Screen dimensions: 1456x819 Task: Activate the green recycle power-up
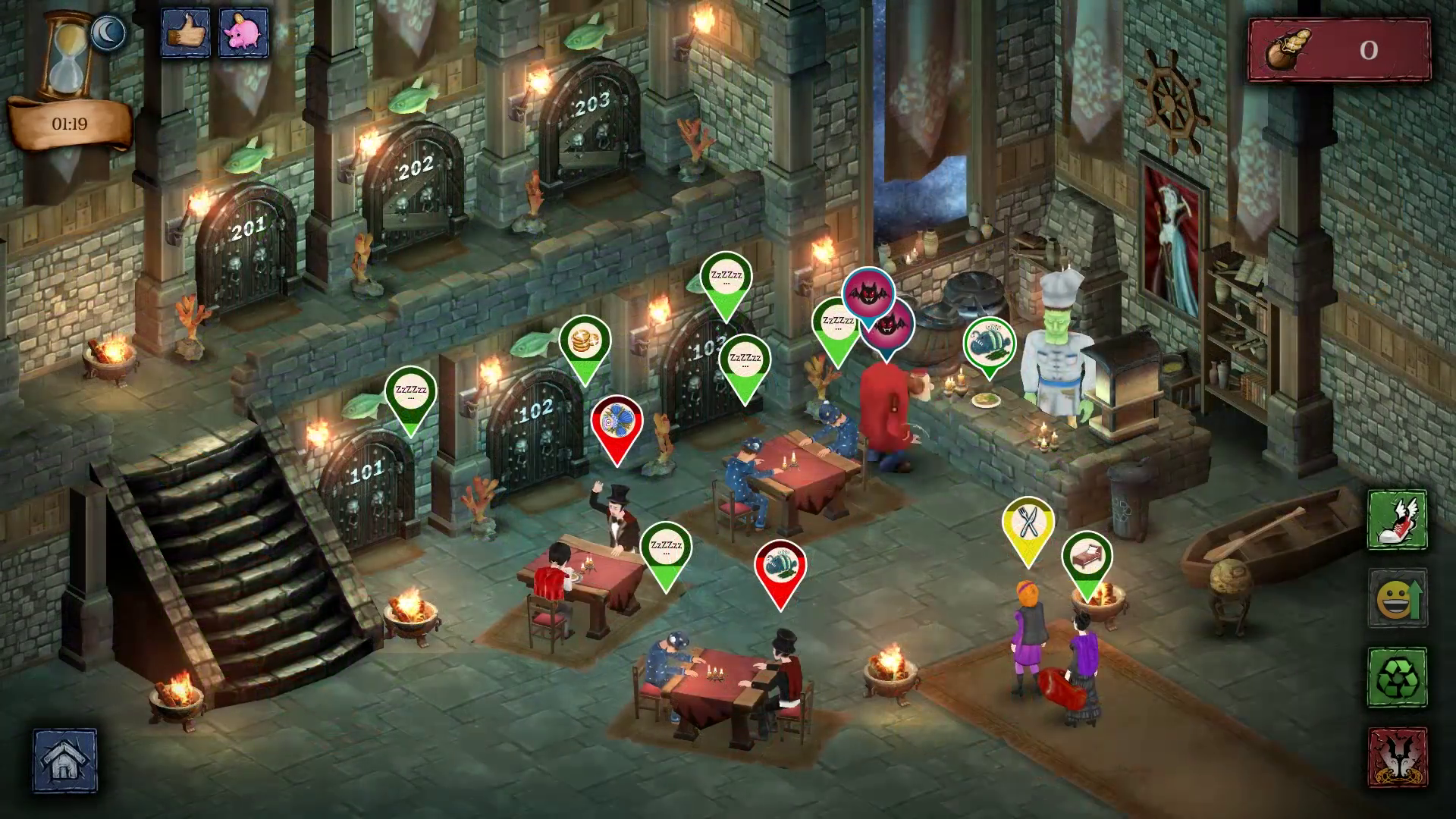point(1397,677)
